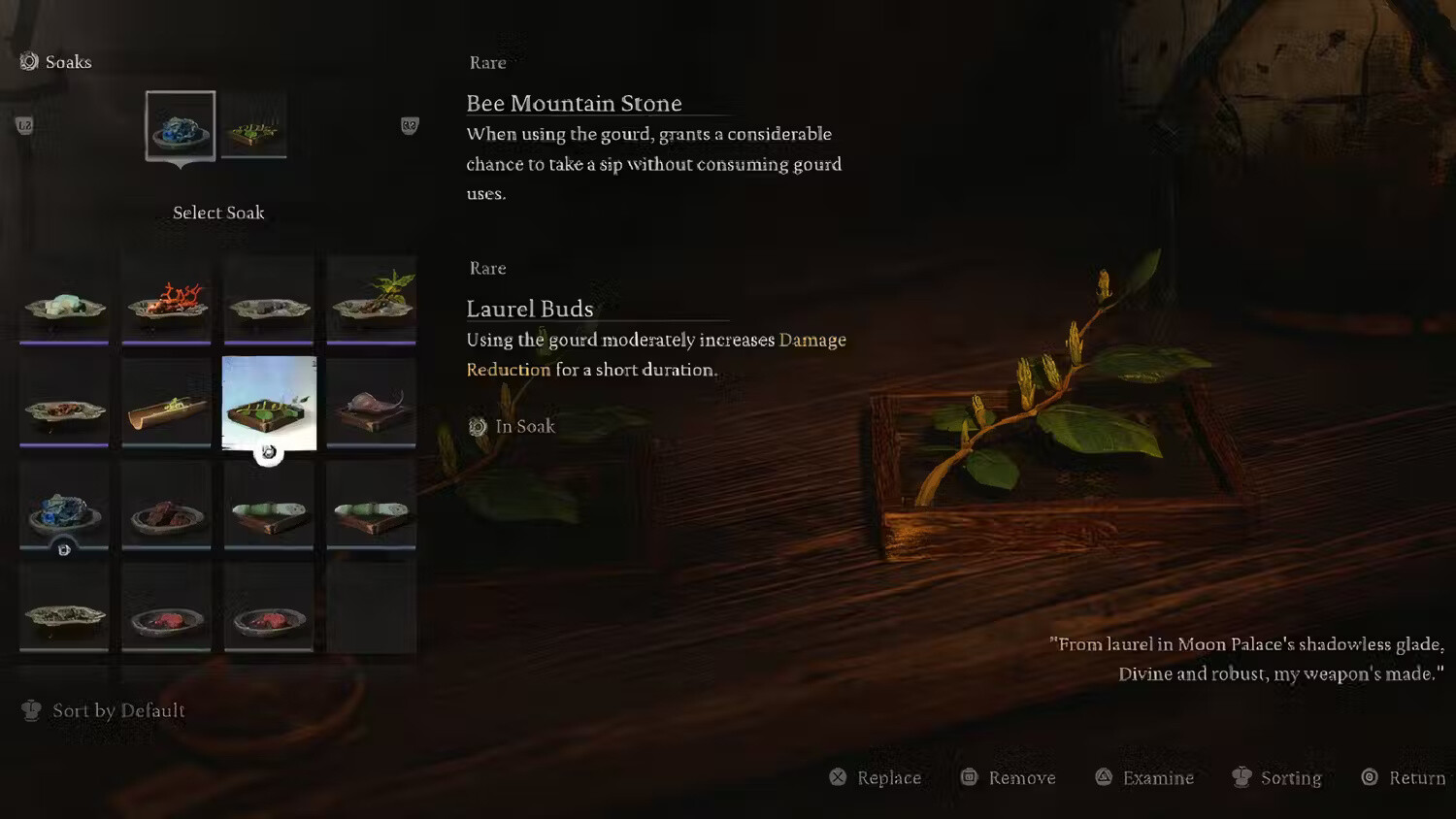Select the grey pebbles soak dish
The height and width of the screenshot is (819, 1456).
pos(269,303)
